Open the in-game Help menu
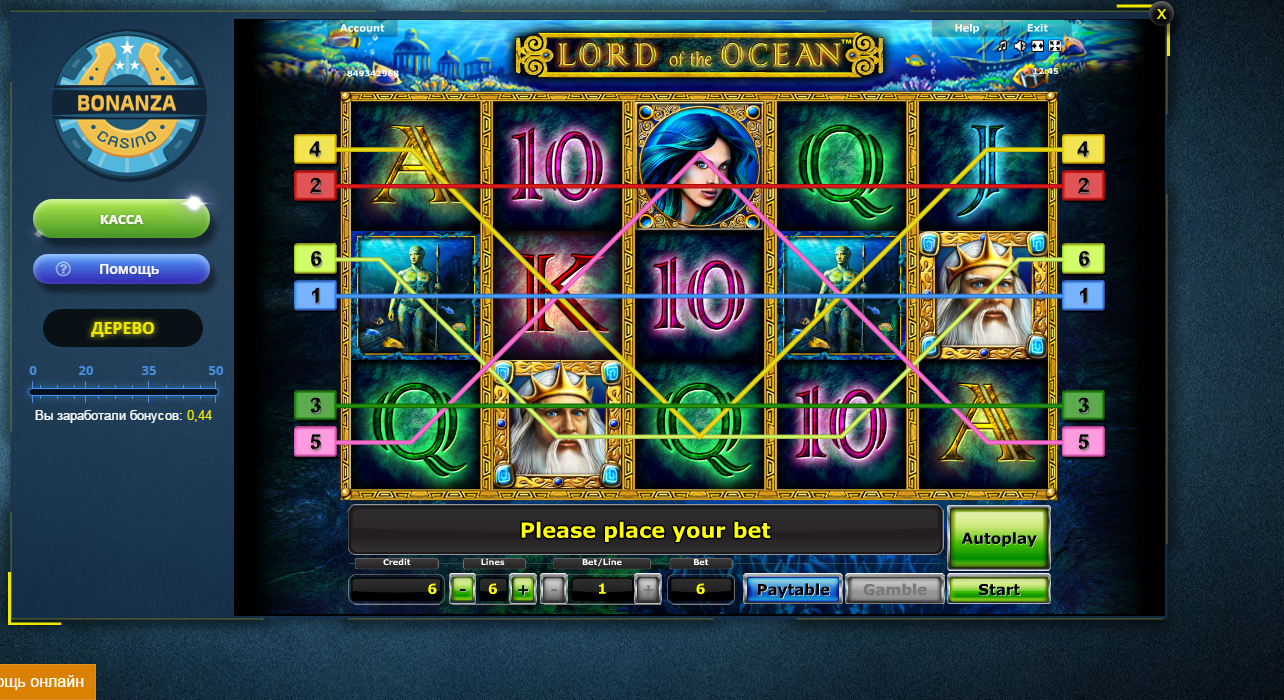 (x=967, y=28)
